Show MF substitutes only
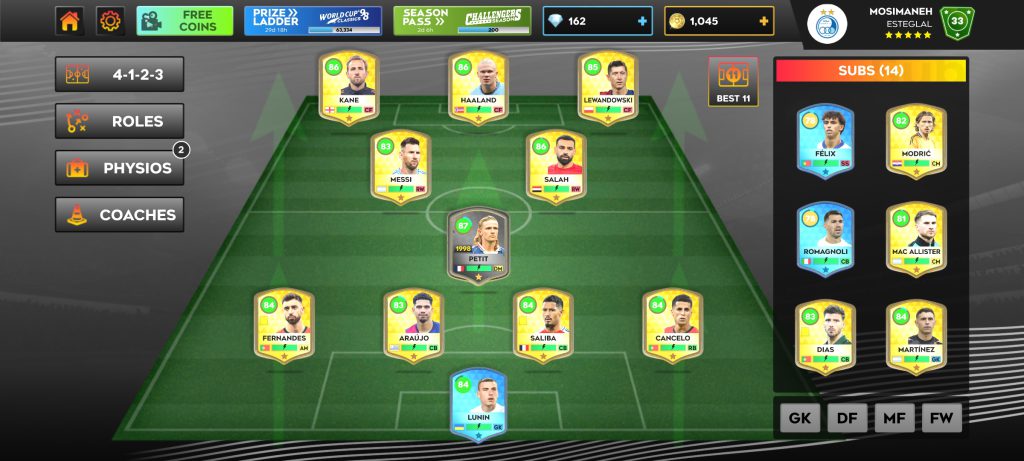The image size is (1024, 461). pos(894,419)
